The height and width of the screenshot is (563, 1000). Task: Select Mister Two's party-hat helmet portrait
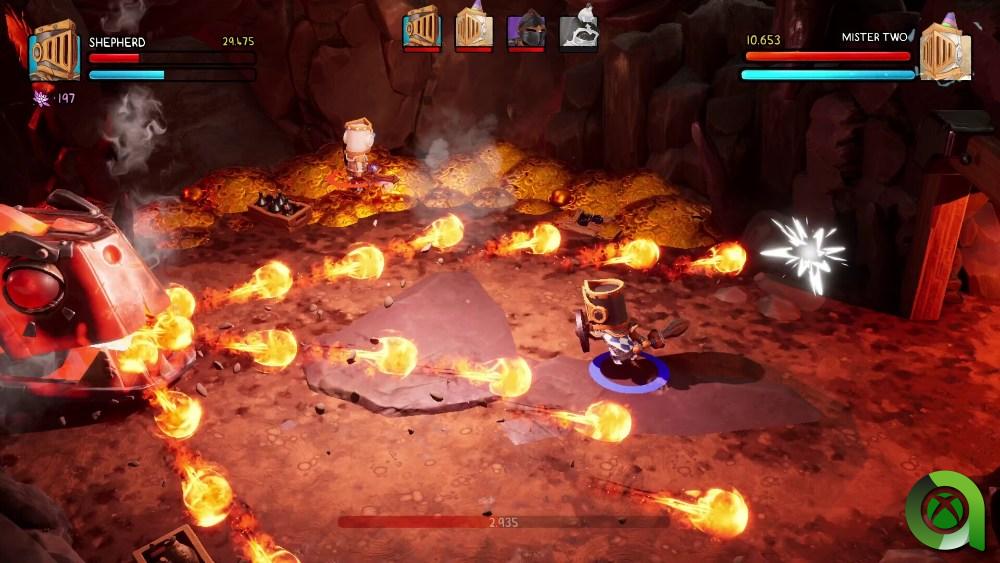coord(944,52)
